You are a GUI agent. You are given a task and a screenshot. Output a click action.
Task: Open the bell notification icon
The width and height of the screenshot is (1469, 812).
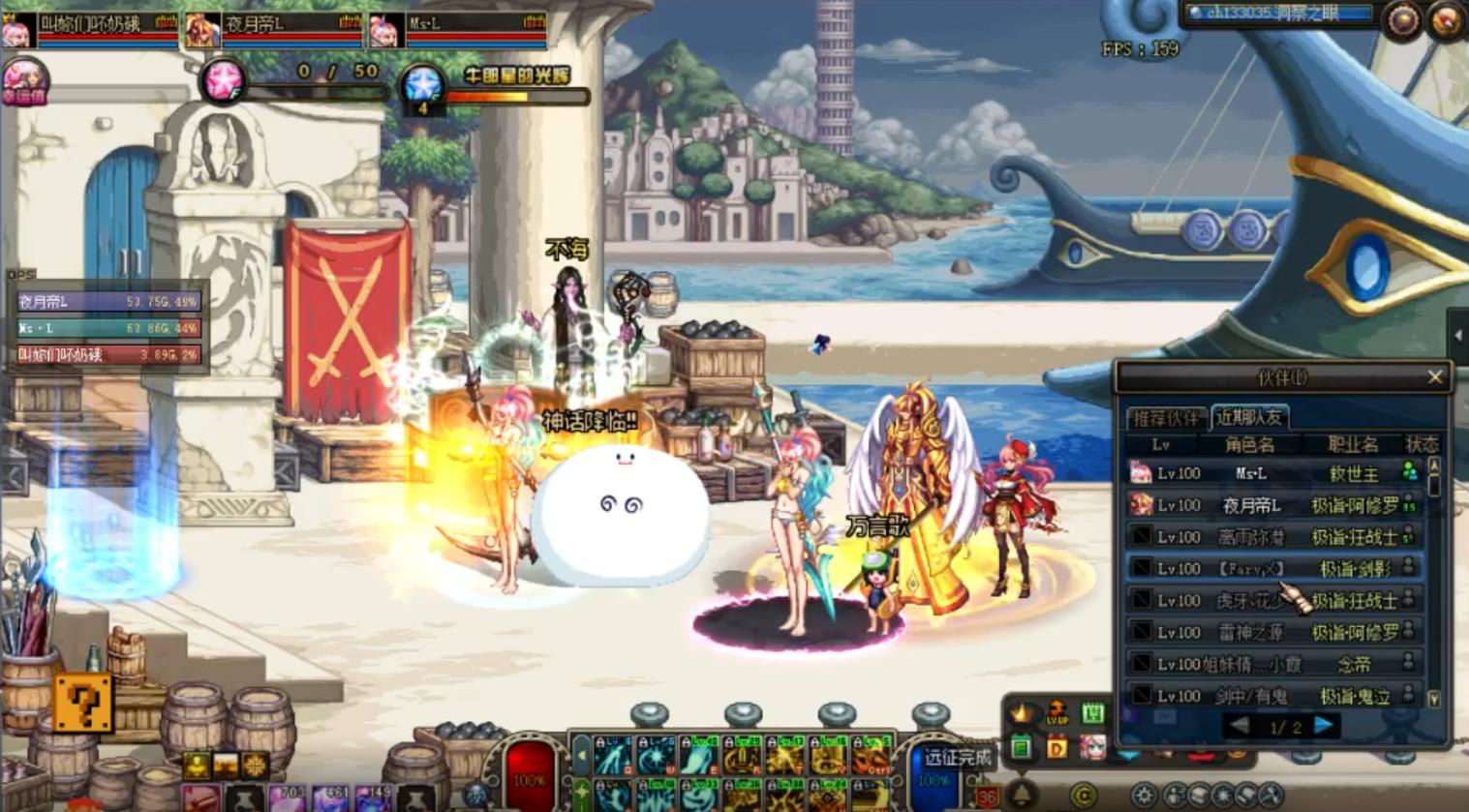(1022, 795)
